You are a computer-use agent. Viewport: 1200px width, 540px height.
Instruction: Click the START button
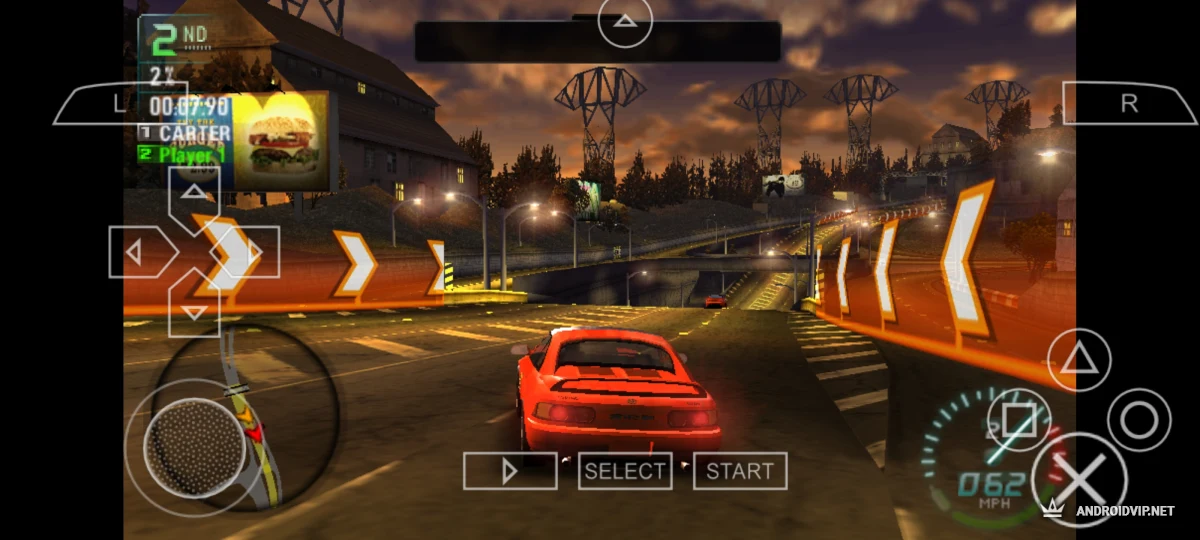[x=740, y=471]
